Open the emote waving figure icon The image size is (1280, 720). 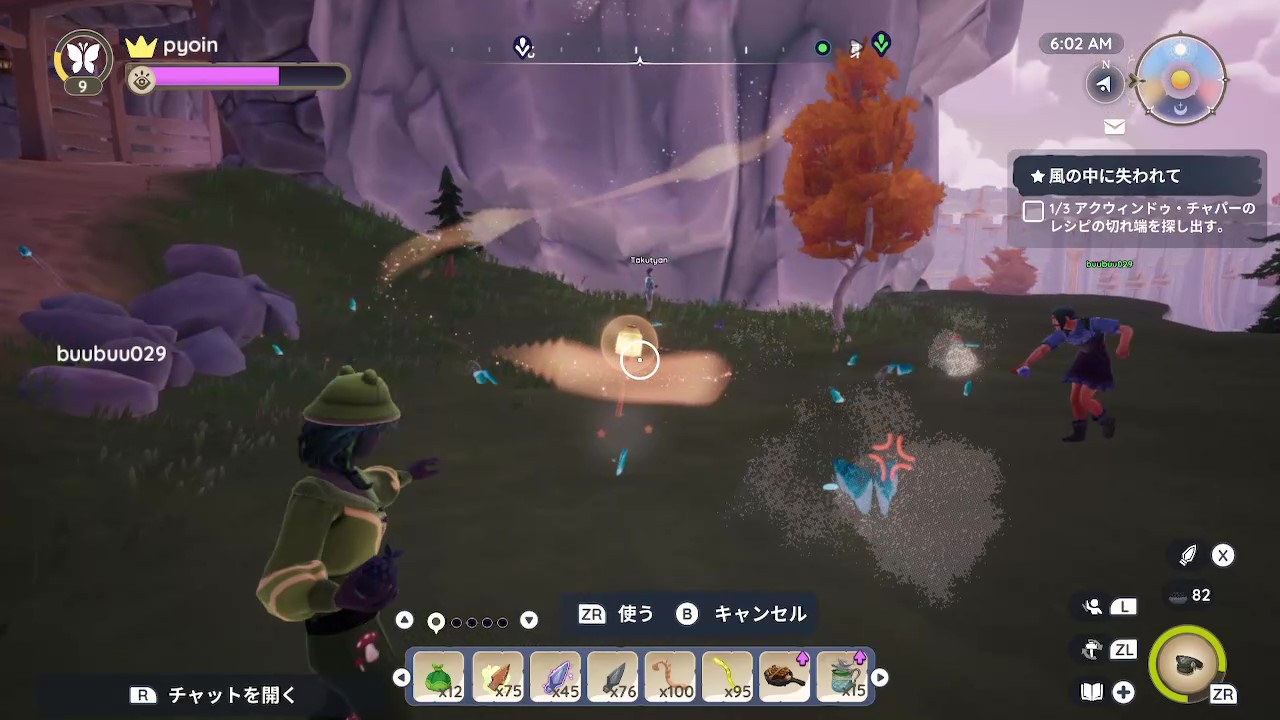pos(1092,607)
